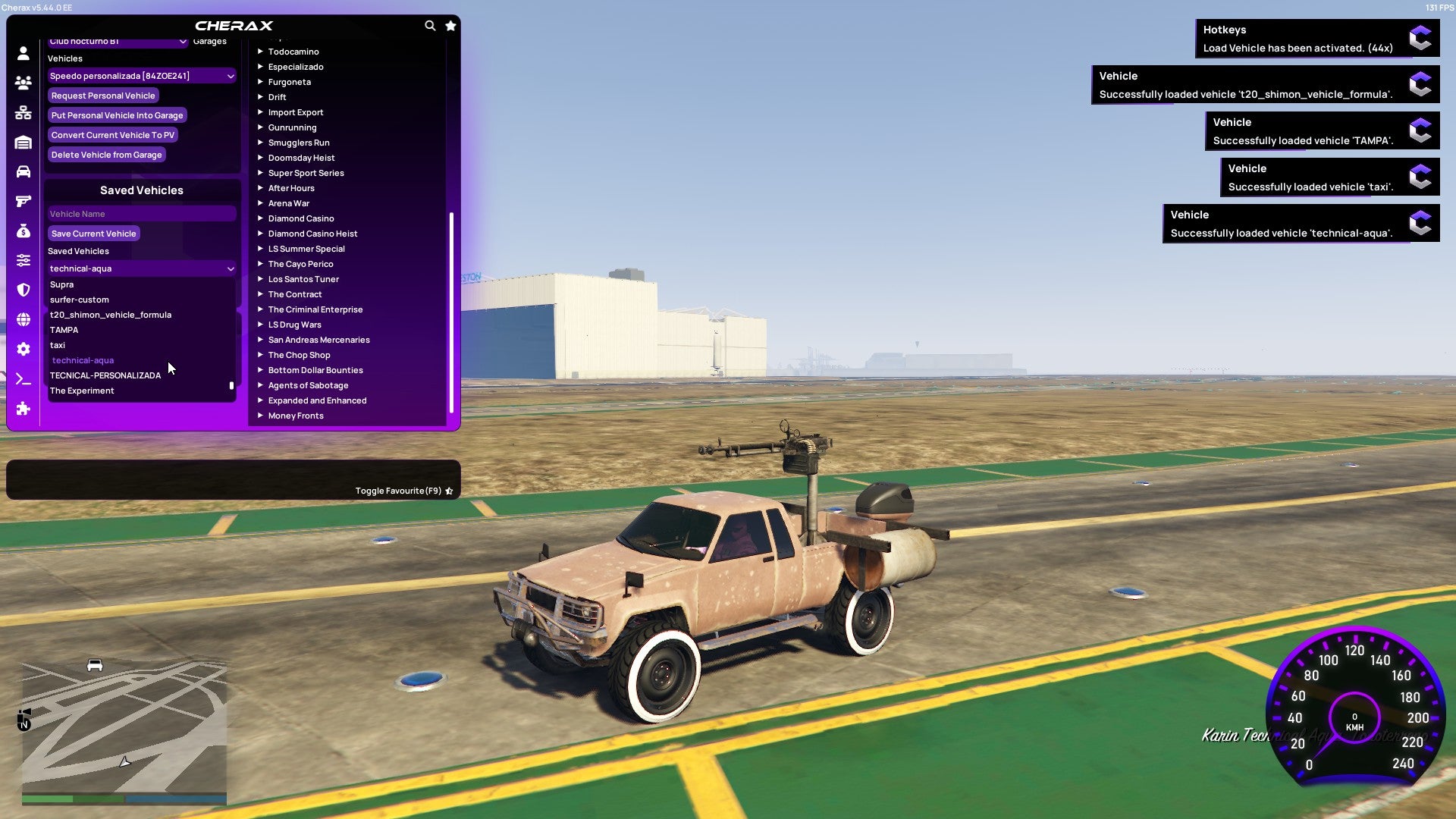Expand the Todocamino vehicle category
Image resolution: width=1456 pixels, height=819 pixels.
[x=293, y=52]
